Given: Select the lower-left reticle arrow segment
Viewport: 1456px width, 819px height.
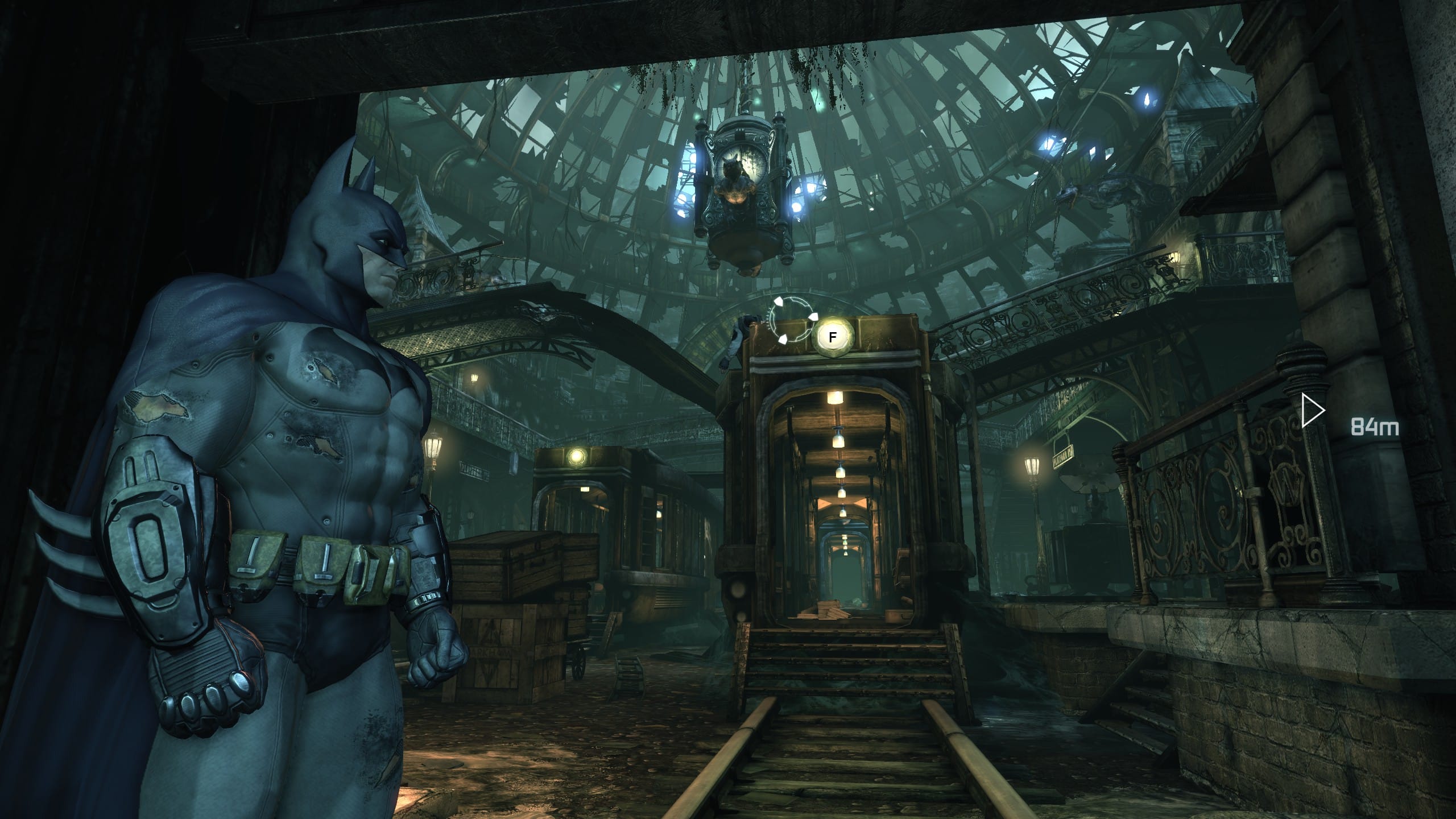Looking at the screenshot, I should [783, 340].
